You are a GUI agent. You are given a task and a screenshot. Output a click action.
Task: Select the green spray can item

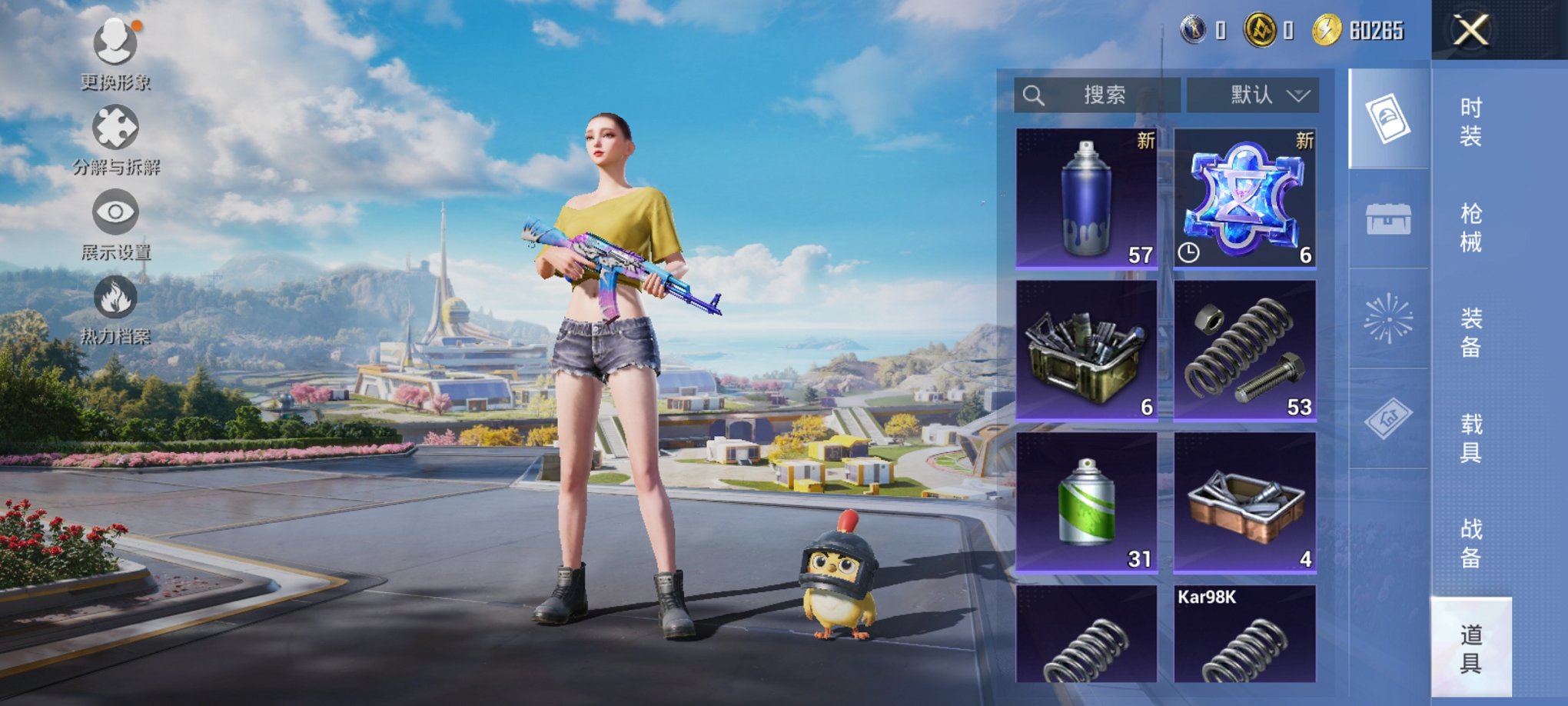pyautogui.click(x=1086, y=502)
